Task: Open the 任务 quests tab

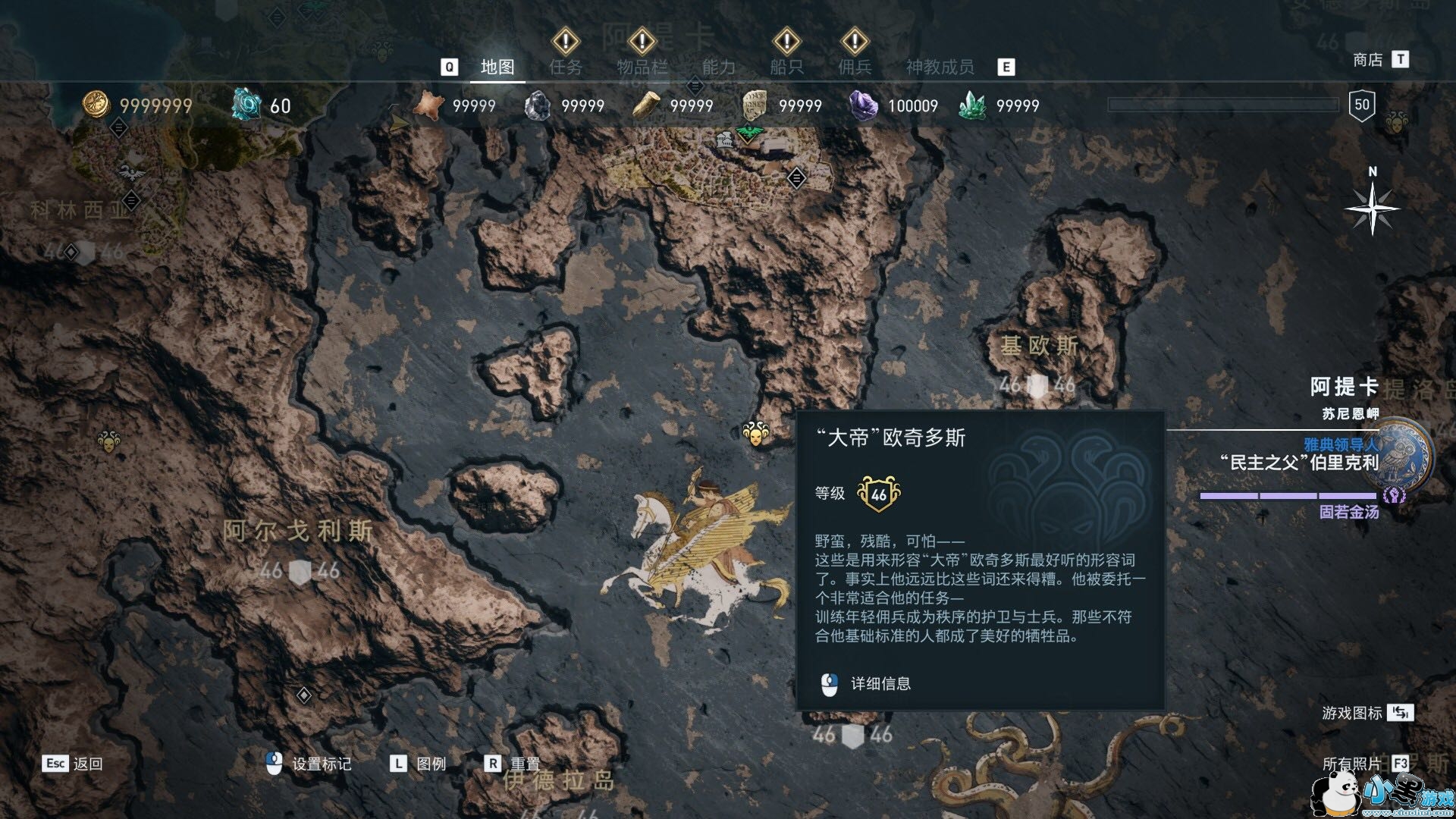Action: click(x=566, y=67)
